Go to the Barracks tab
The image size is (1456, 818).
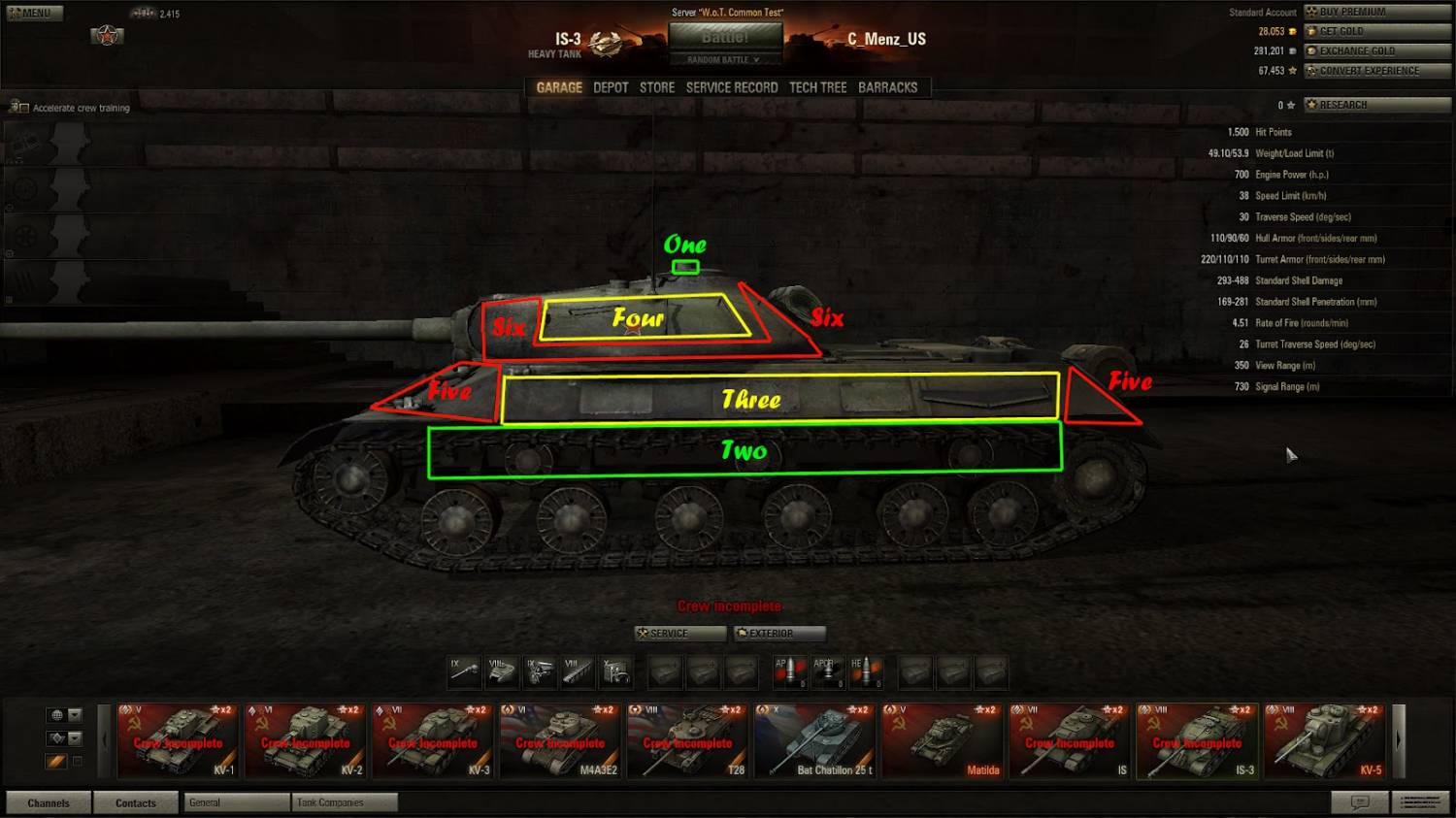(887, 87)
